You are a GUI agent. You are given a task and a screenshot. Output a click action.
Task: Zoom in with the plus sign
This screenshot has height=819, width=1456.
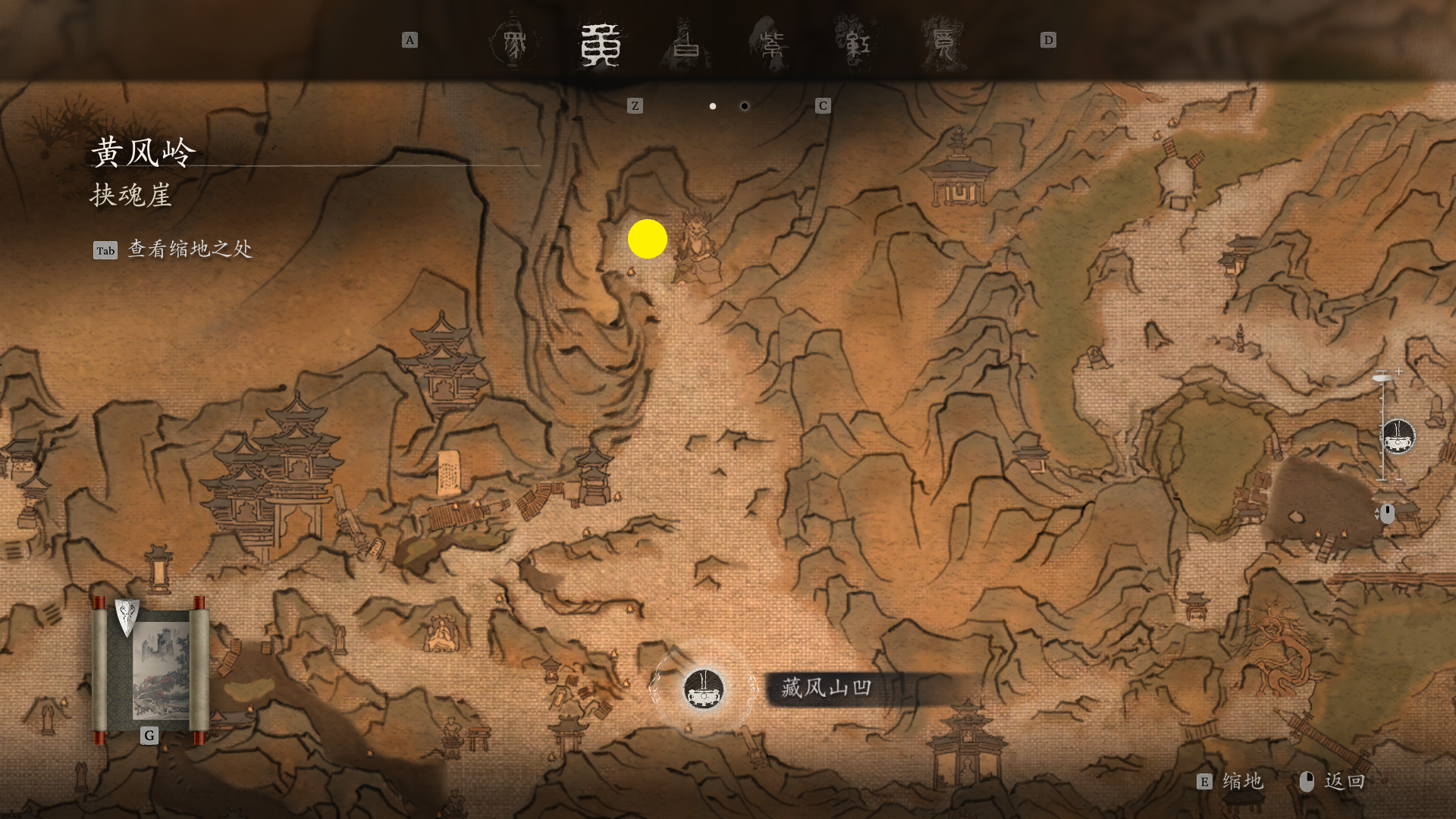click(1398, 371)
